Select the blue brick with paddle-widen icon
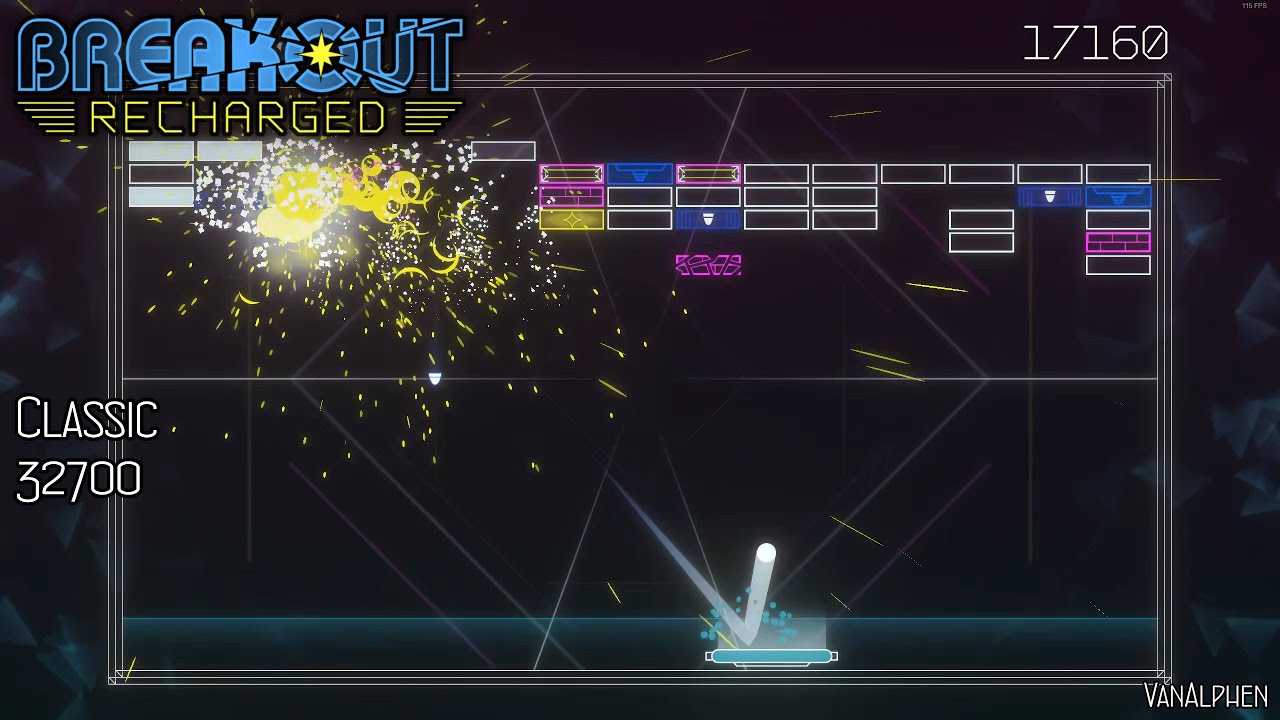 click(642, 172)
